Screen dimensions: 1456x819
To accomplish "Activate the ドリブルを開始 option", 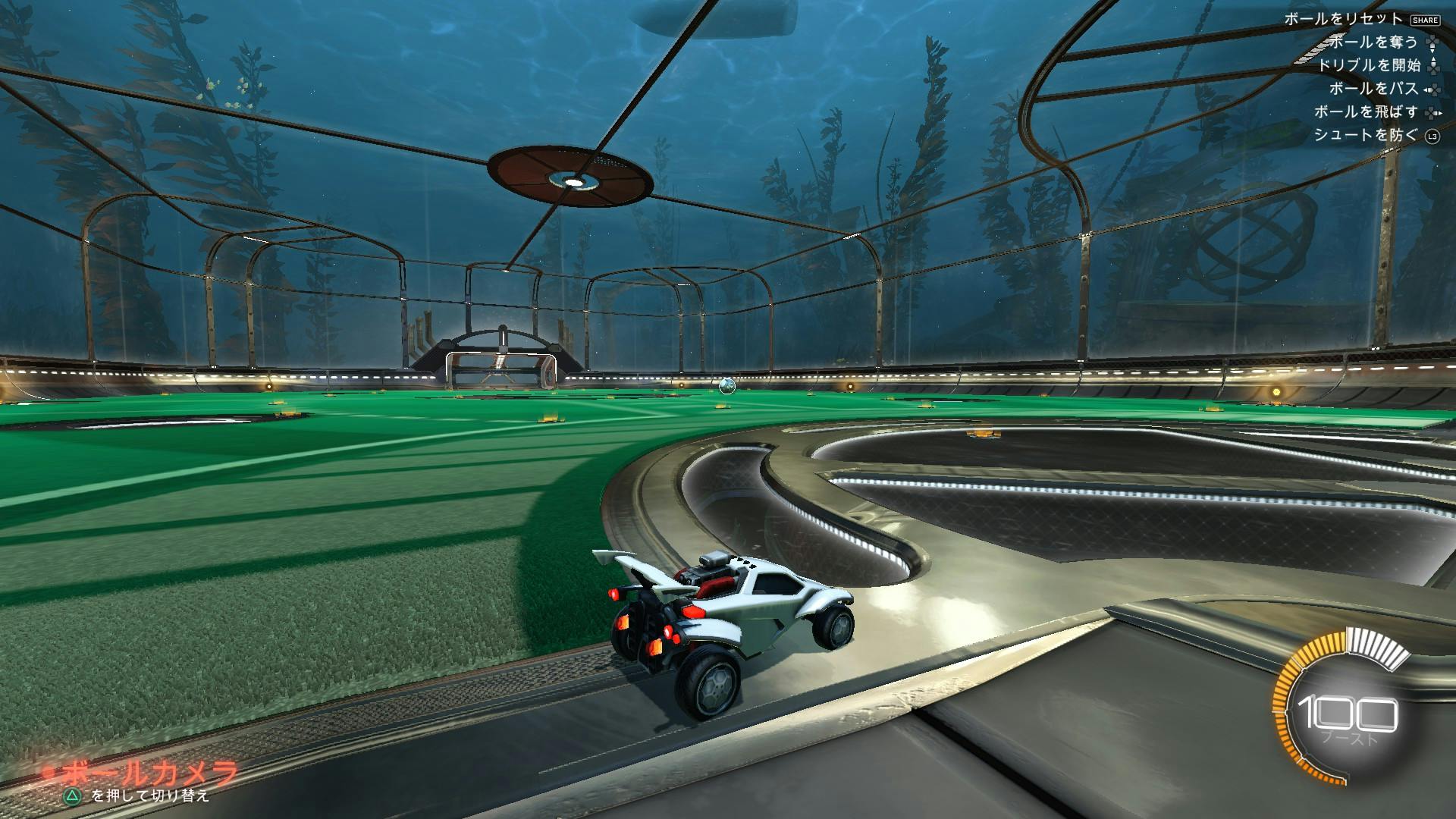I will coord(1368,66).
